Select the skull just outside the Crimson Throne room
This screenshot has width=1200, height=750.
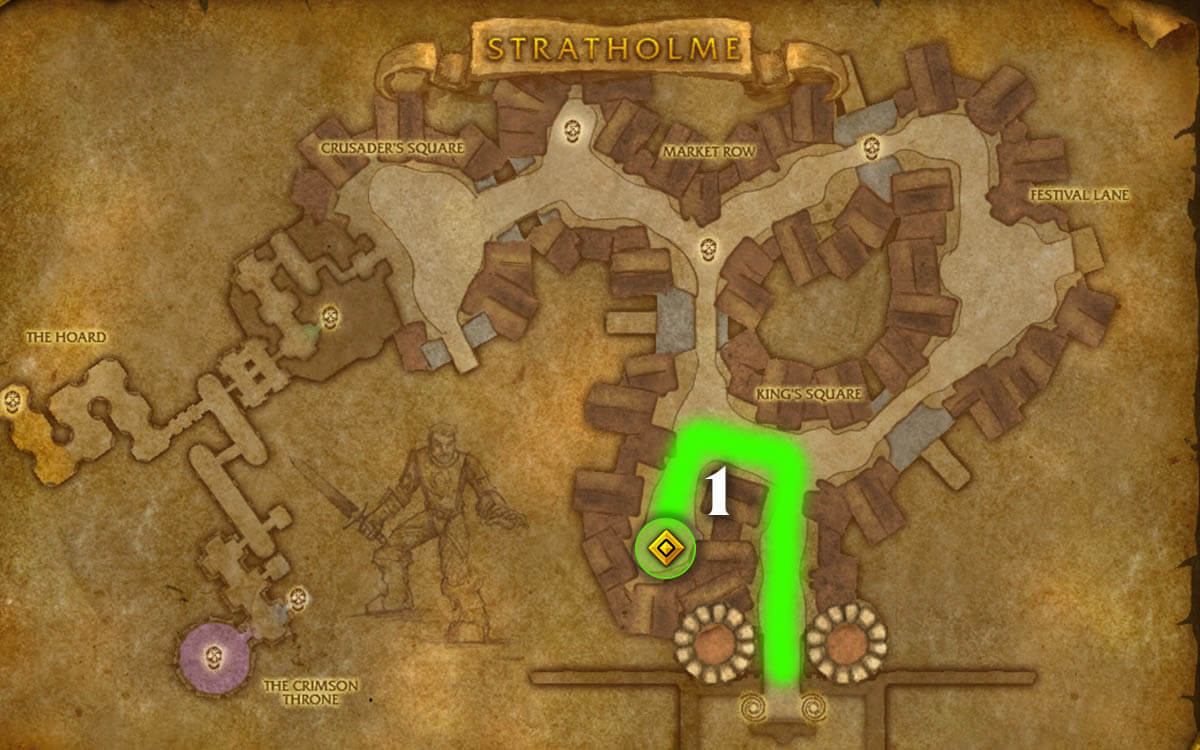[x=297, y=599]
